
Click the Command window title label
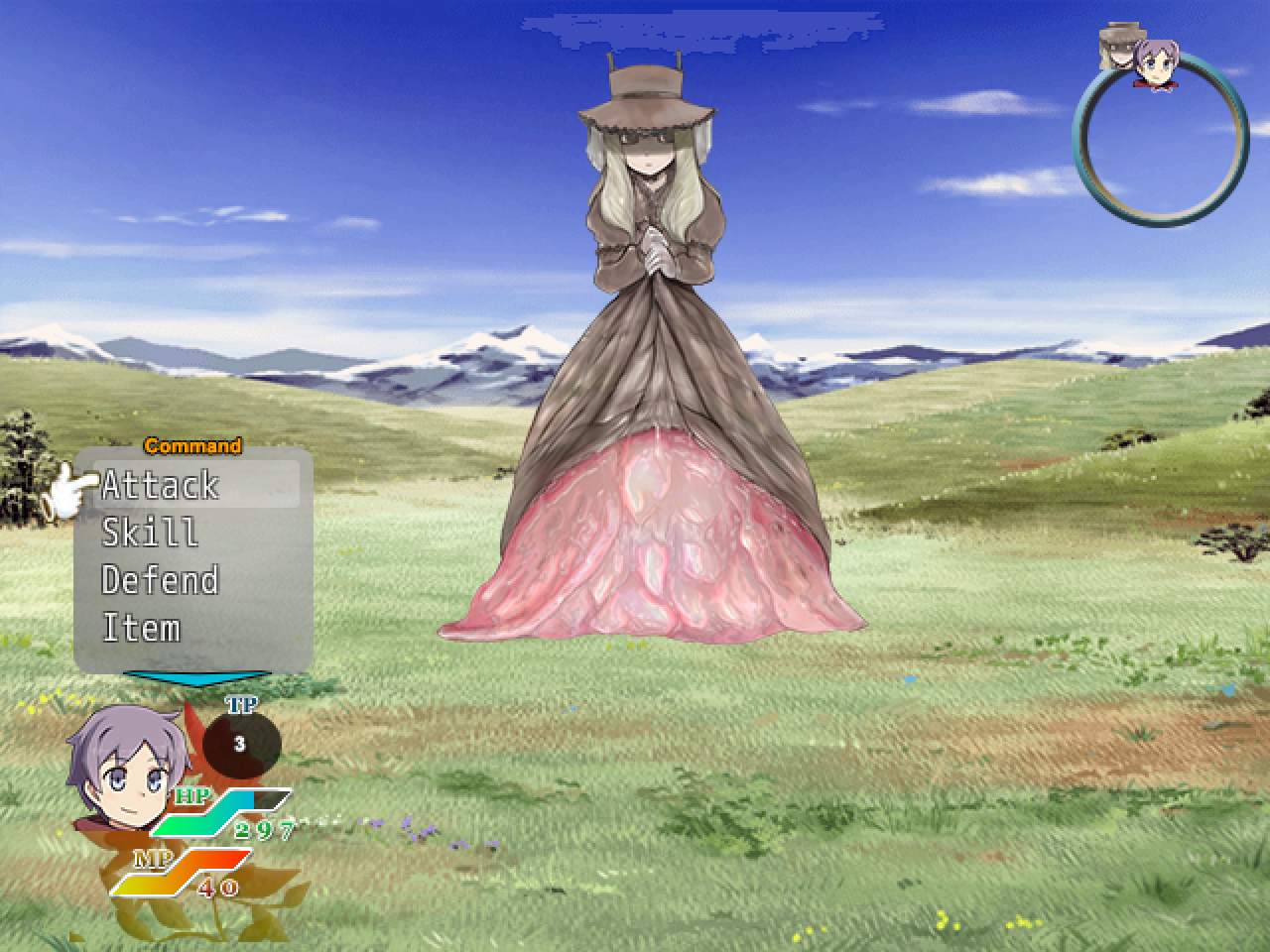[x=192, y=446]
